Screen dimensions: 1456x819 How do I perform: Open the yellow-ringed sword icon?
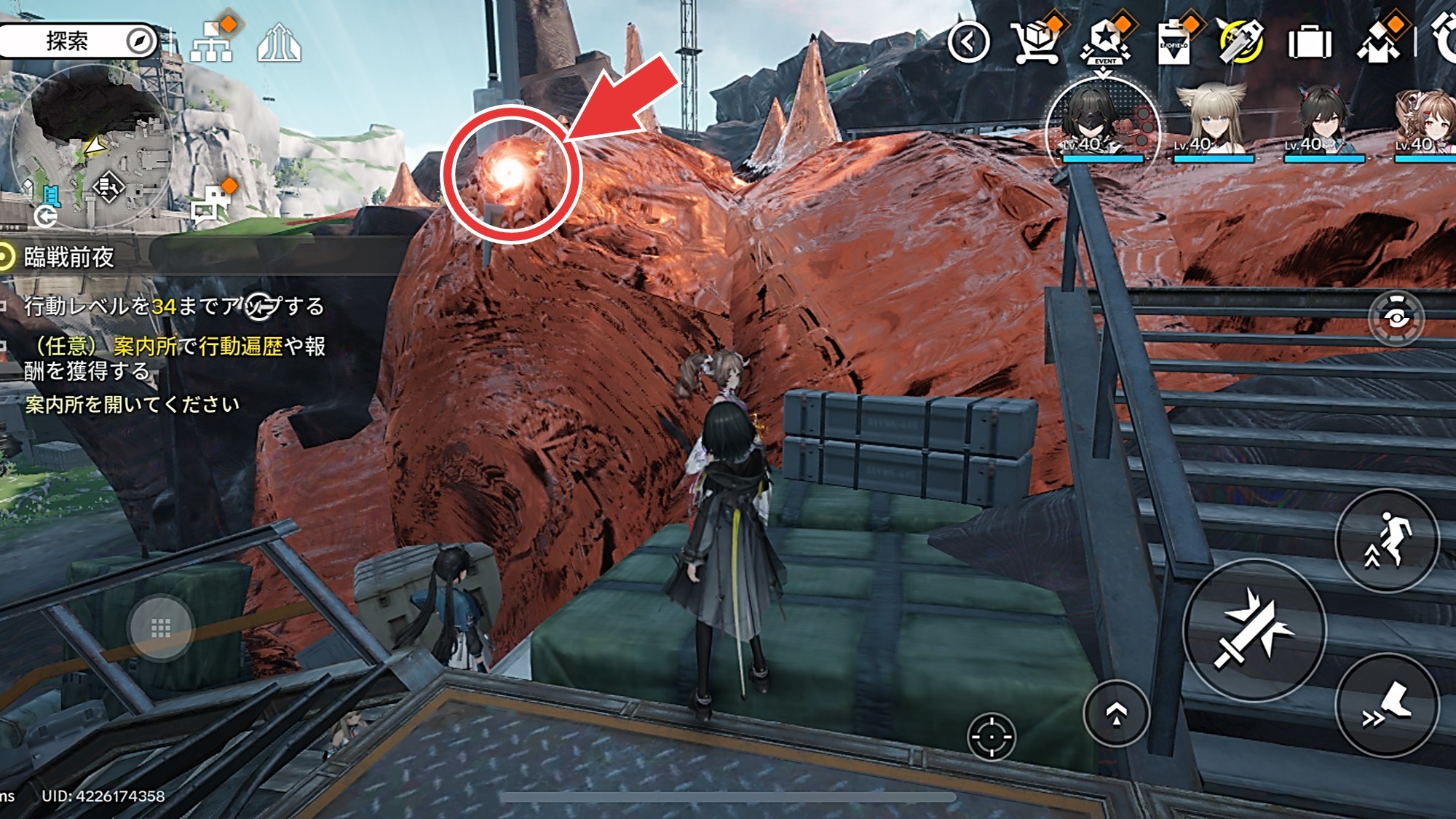point(1241,42)
